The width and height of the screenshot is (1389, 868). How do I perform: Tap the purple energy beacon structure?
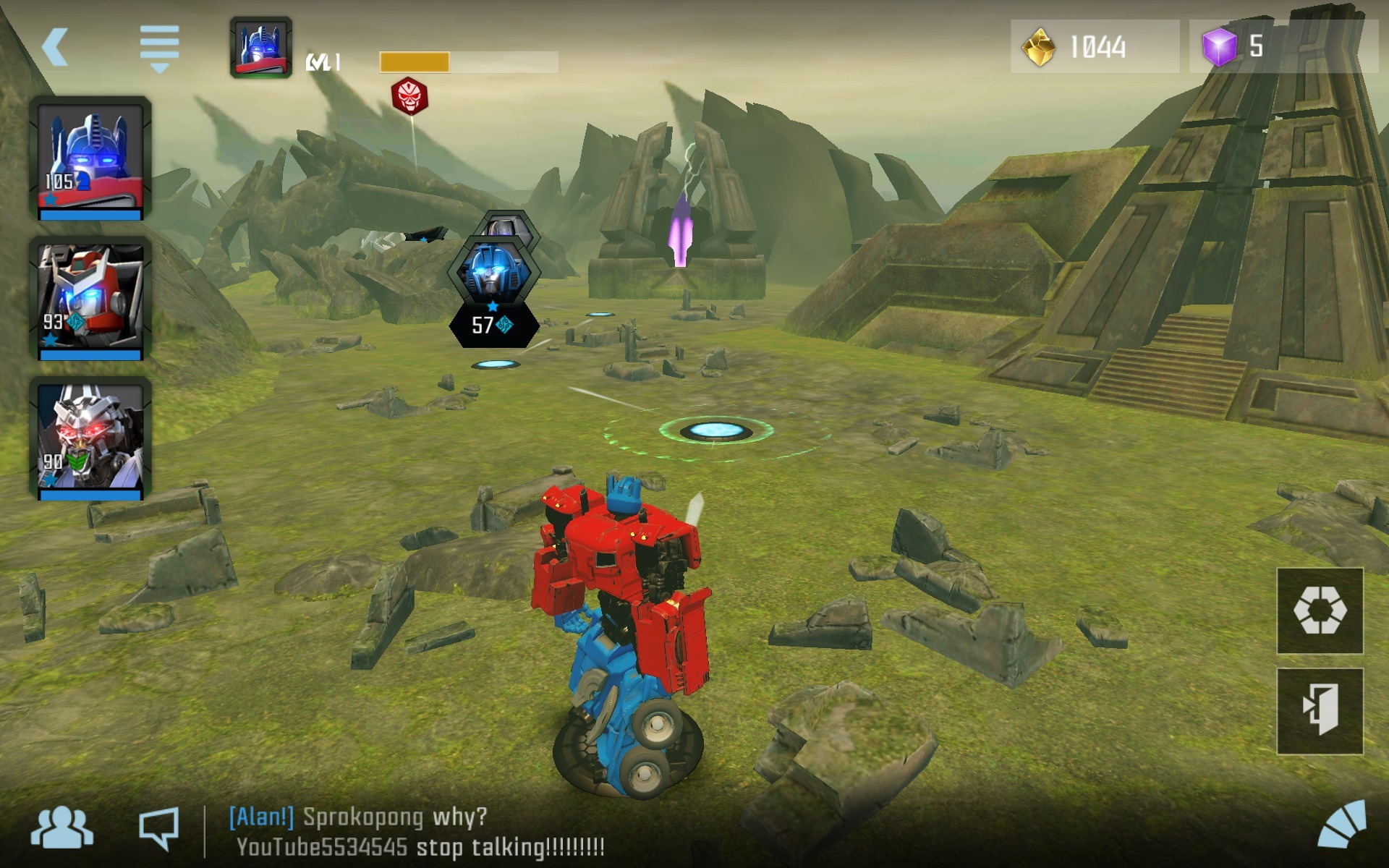pos(679,231)
